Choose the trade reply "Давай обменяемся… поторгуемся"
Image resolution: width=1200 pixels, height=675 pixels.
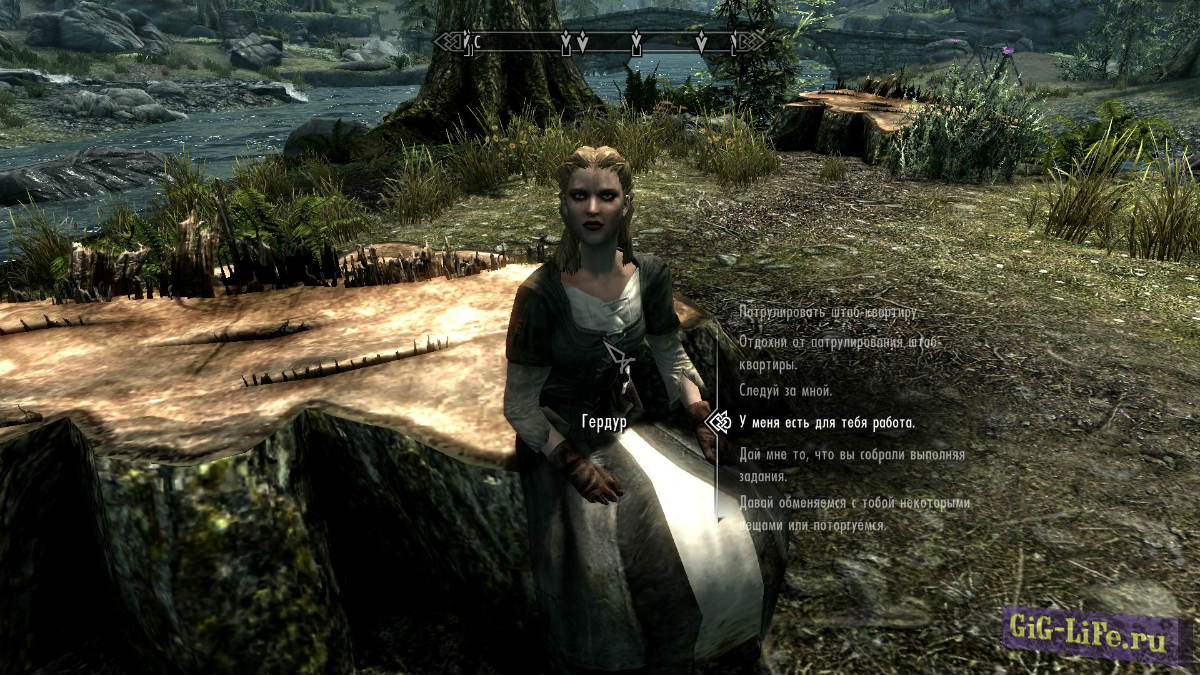(x=855, y=514)
